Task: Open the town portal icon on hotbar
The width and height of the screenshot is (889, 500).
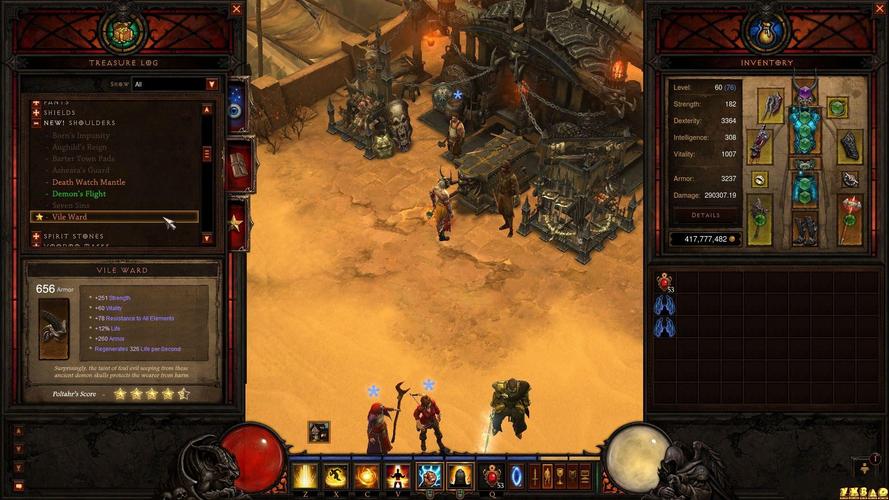Action: point(517,475)
